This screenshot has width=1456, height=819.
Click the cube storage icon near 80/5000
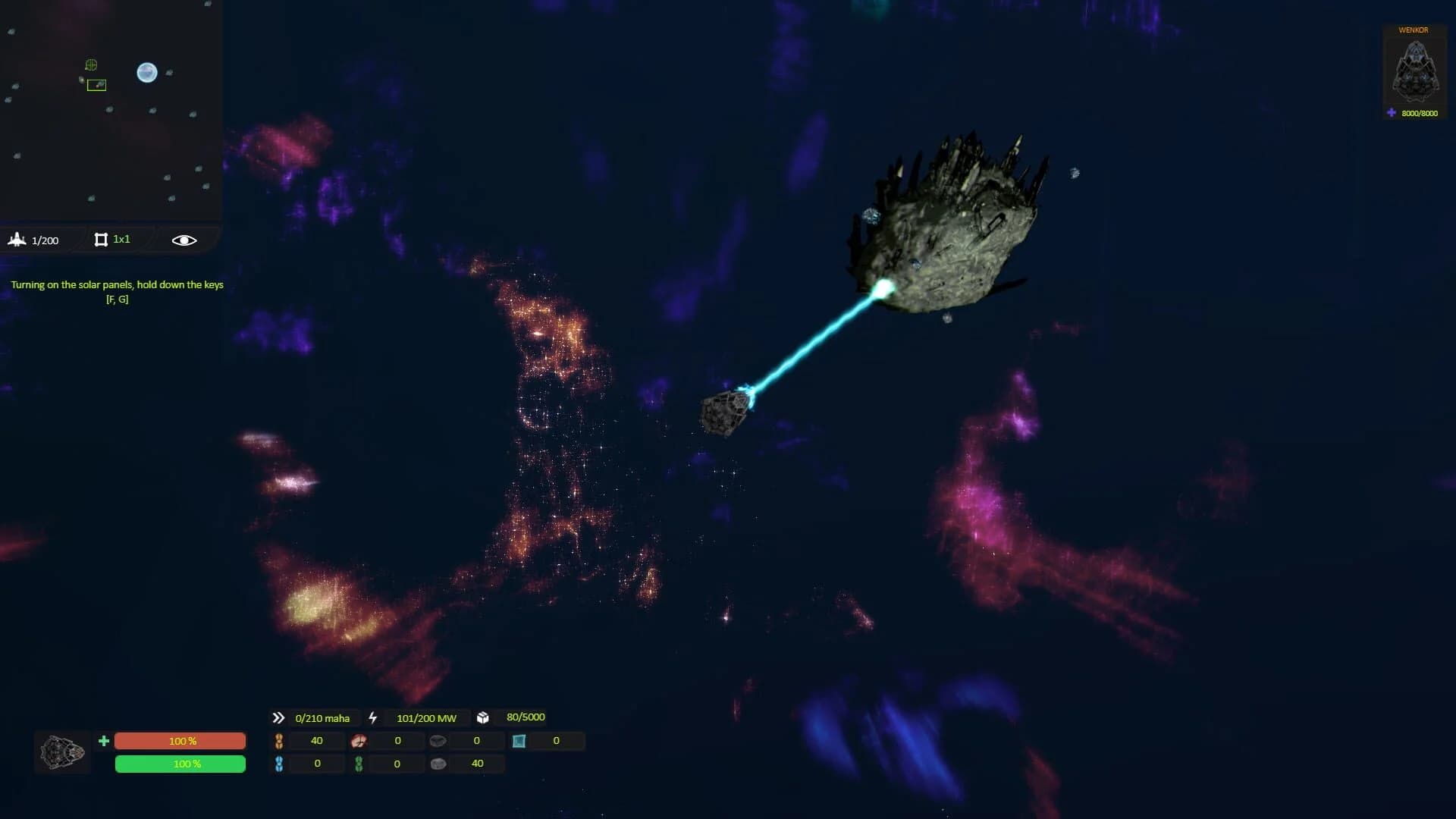482,717
